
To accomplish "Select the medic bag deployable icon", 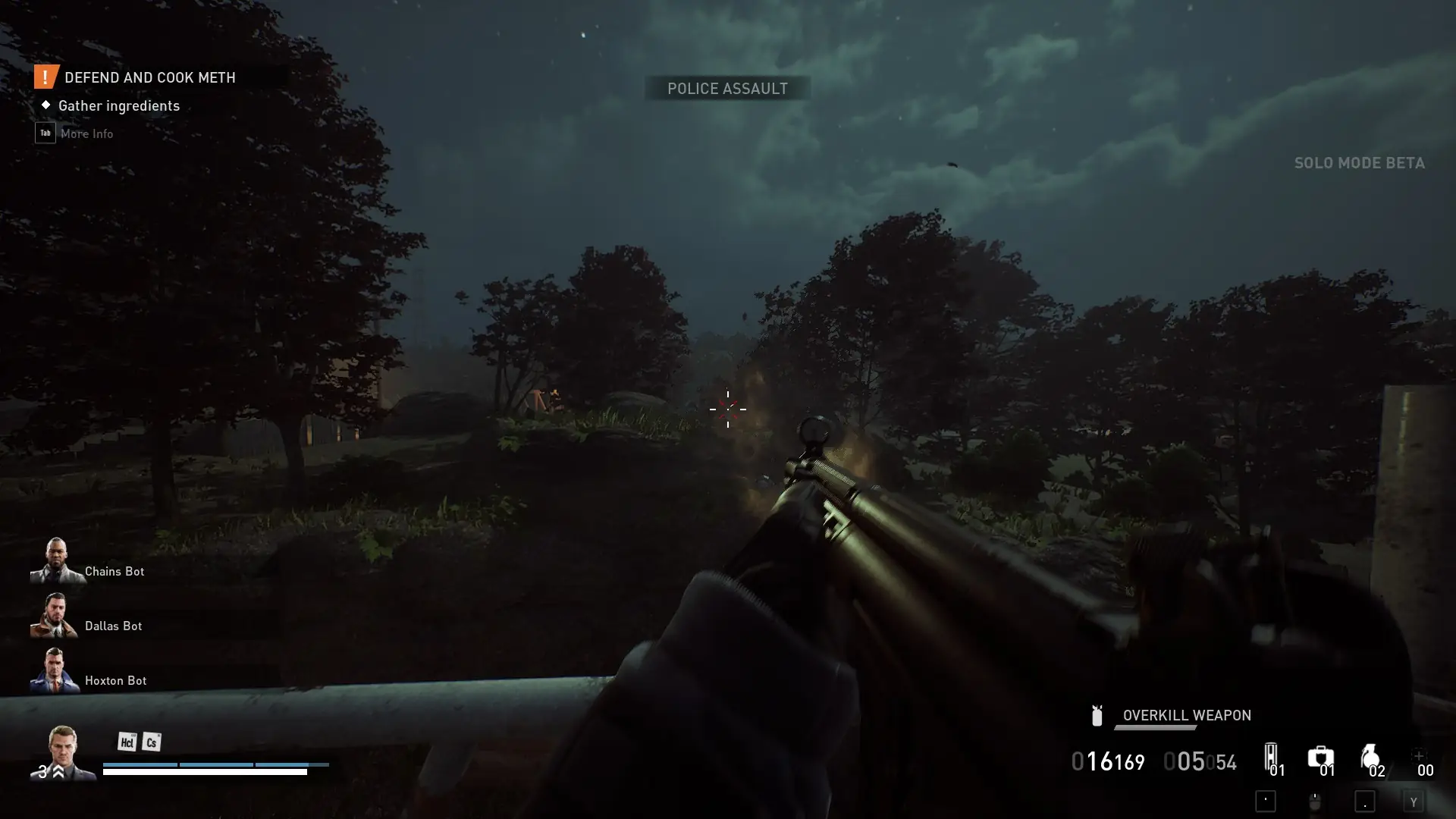I will tap(1320, 757).
